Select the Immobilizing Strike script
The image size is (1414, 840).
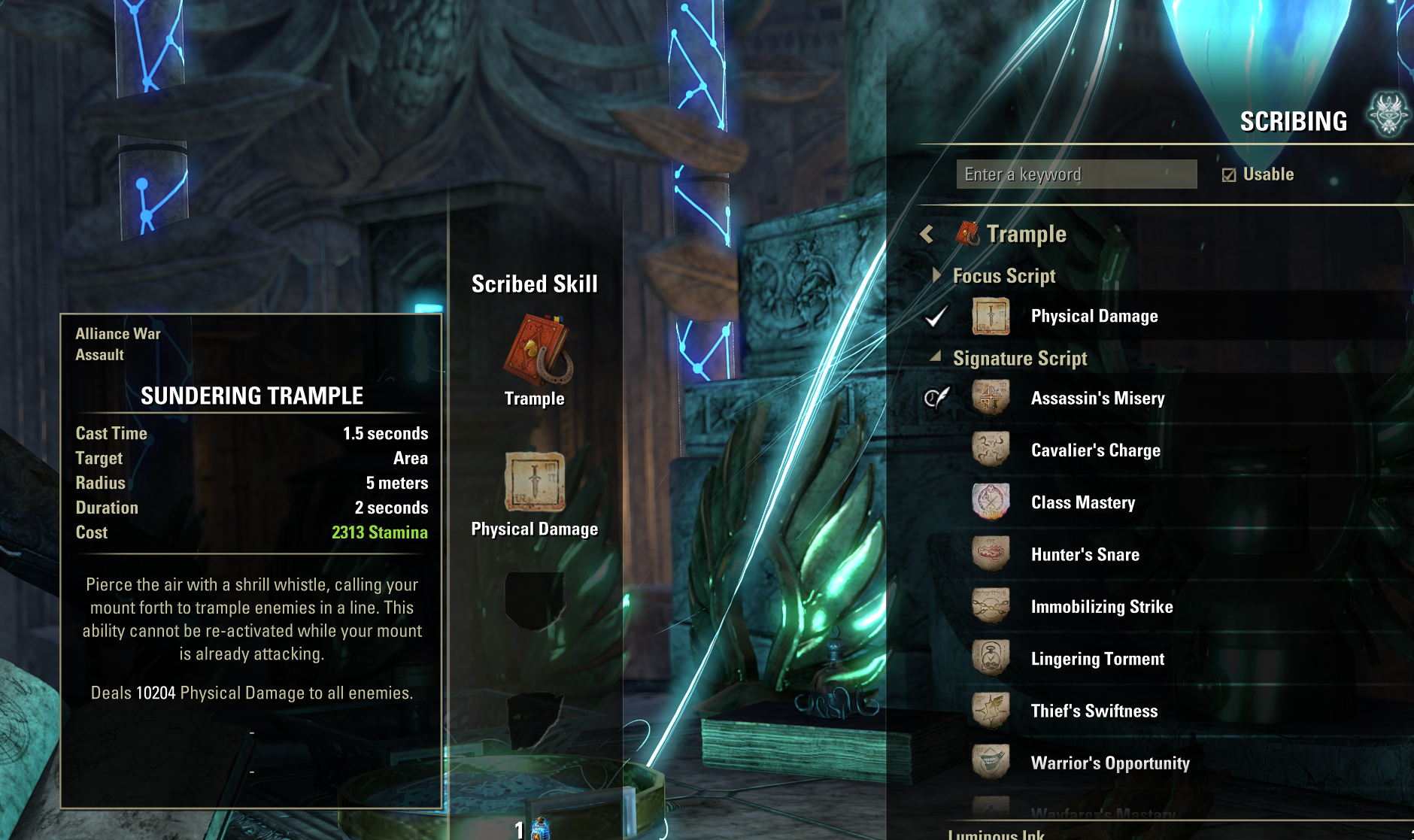click(x=1101, y=607)
